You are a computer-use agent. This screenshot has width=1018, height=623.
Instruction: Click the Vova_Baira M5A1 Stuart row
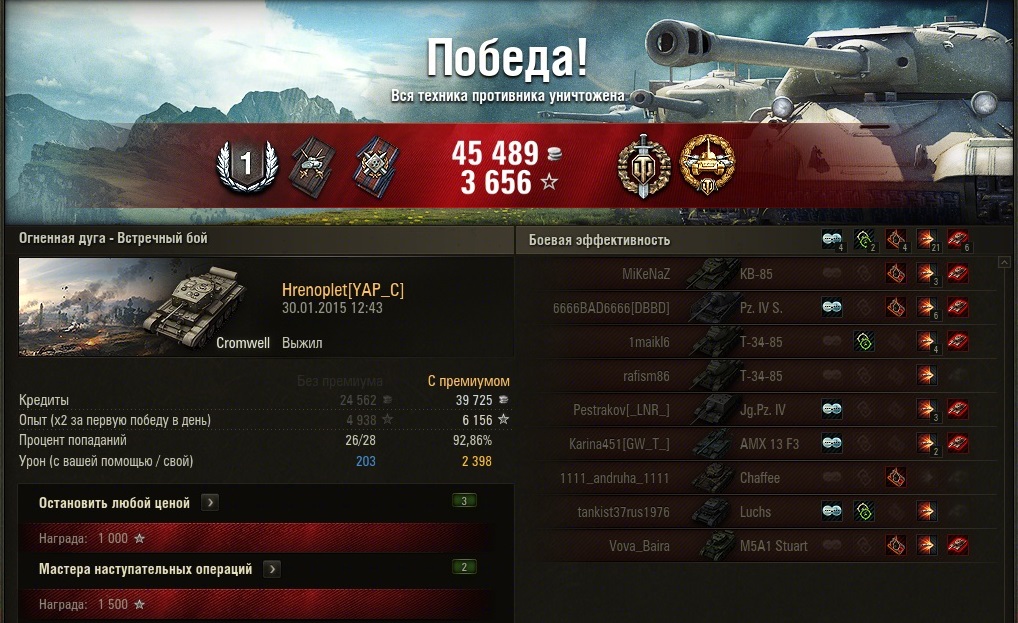755,546
